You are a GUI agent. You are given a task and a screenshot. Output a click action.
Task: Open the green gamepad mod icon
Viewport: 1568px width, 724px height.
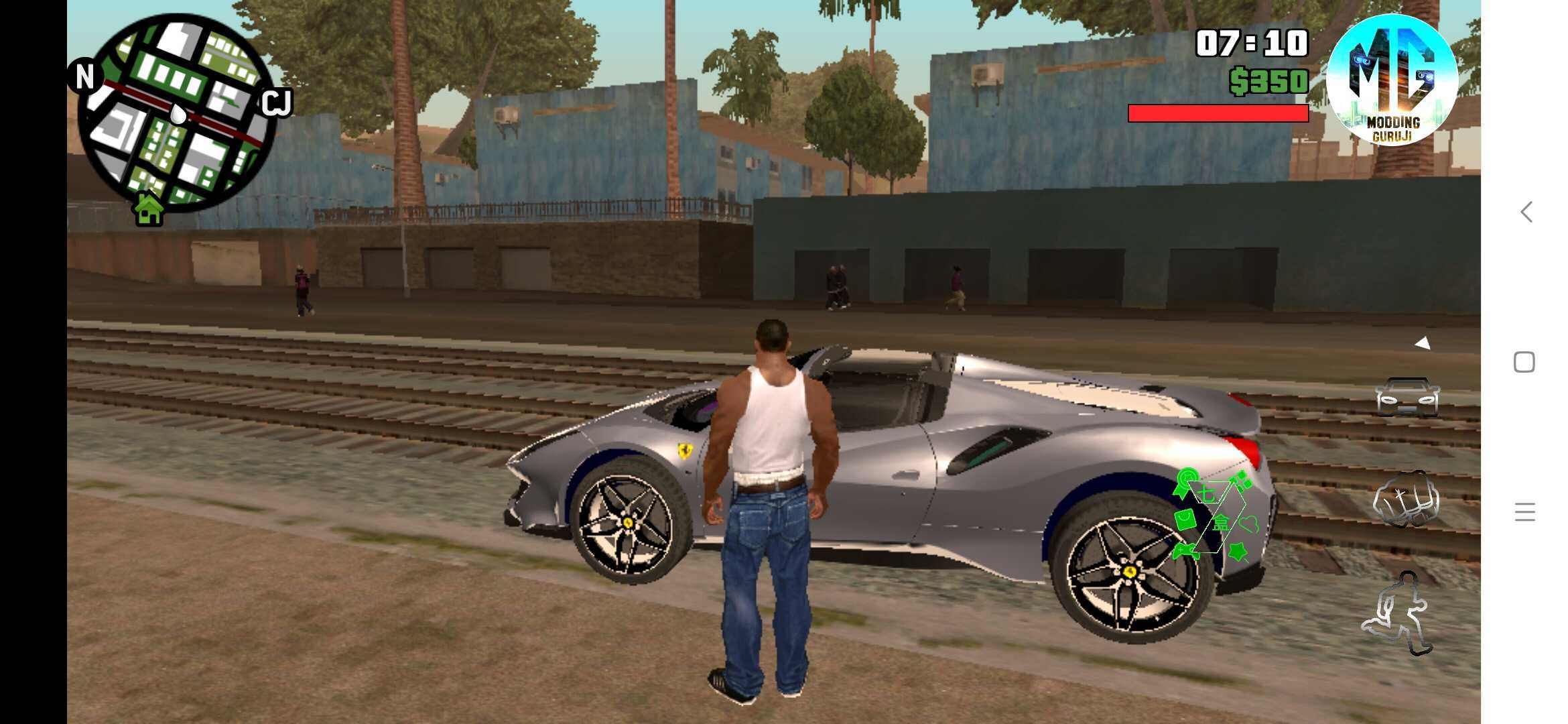tap(1186, 551)
